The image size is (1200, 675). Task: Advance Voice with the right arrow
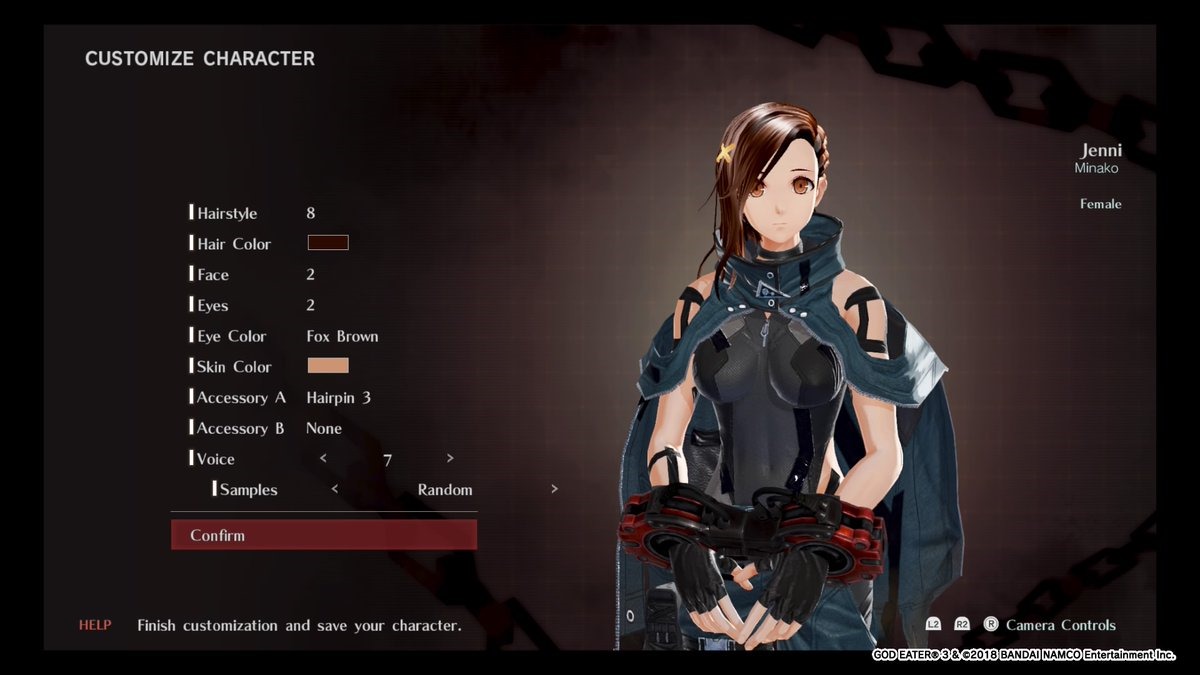tap(450, 458)
